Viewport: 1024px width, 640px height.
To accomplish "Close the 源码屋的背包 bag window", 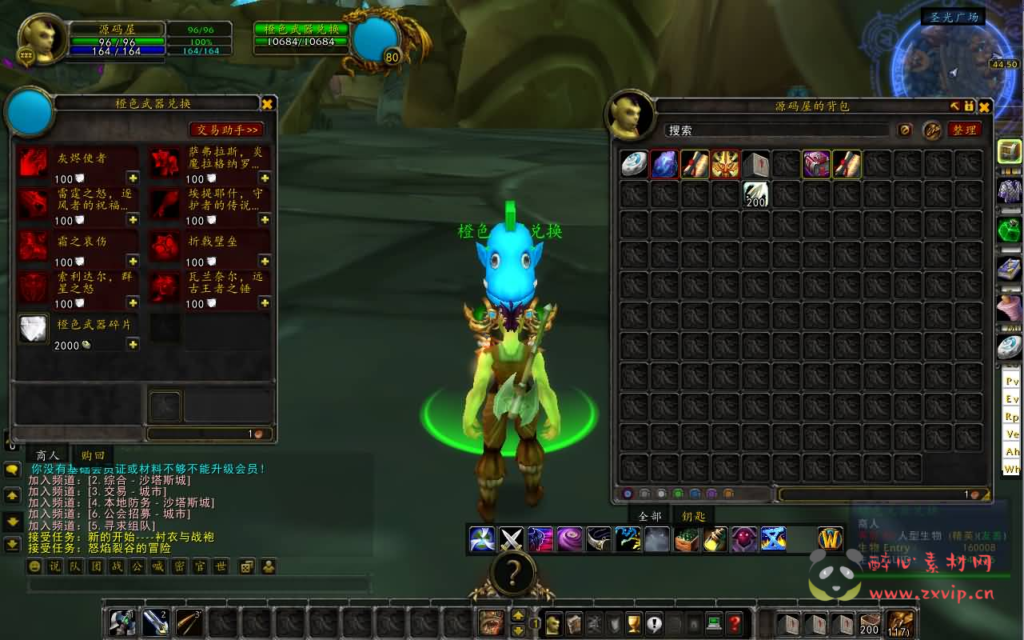I will pyautogui.click(x=985, y=106).
